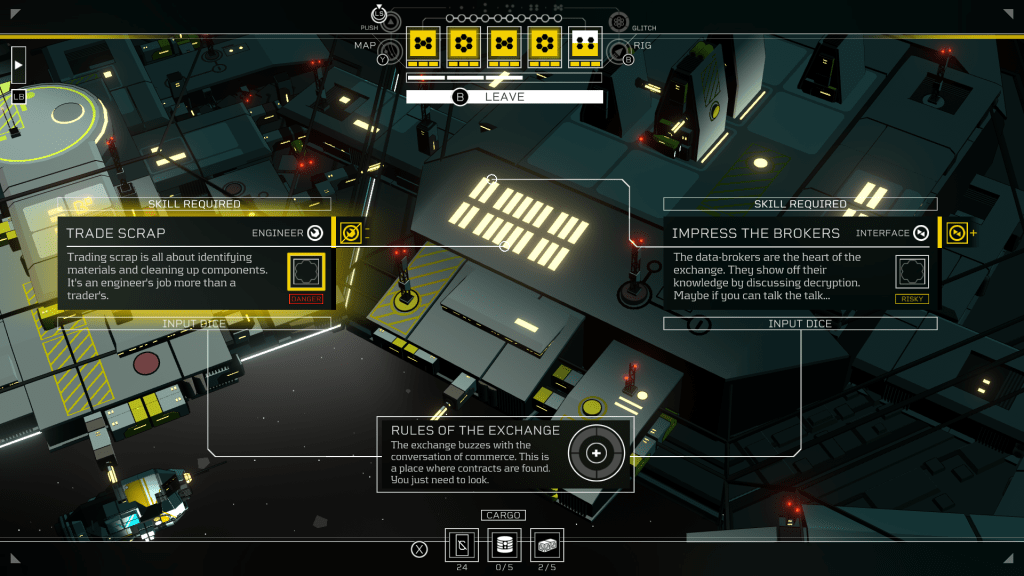This screenshot has width=1024, height=576.
Task: Select the crates cargo slot showing 2/5
Action: tap(547, 545)
